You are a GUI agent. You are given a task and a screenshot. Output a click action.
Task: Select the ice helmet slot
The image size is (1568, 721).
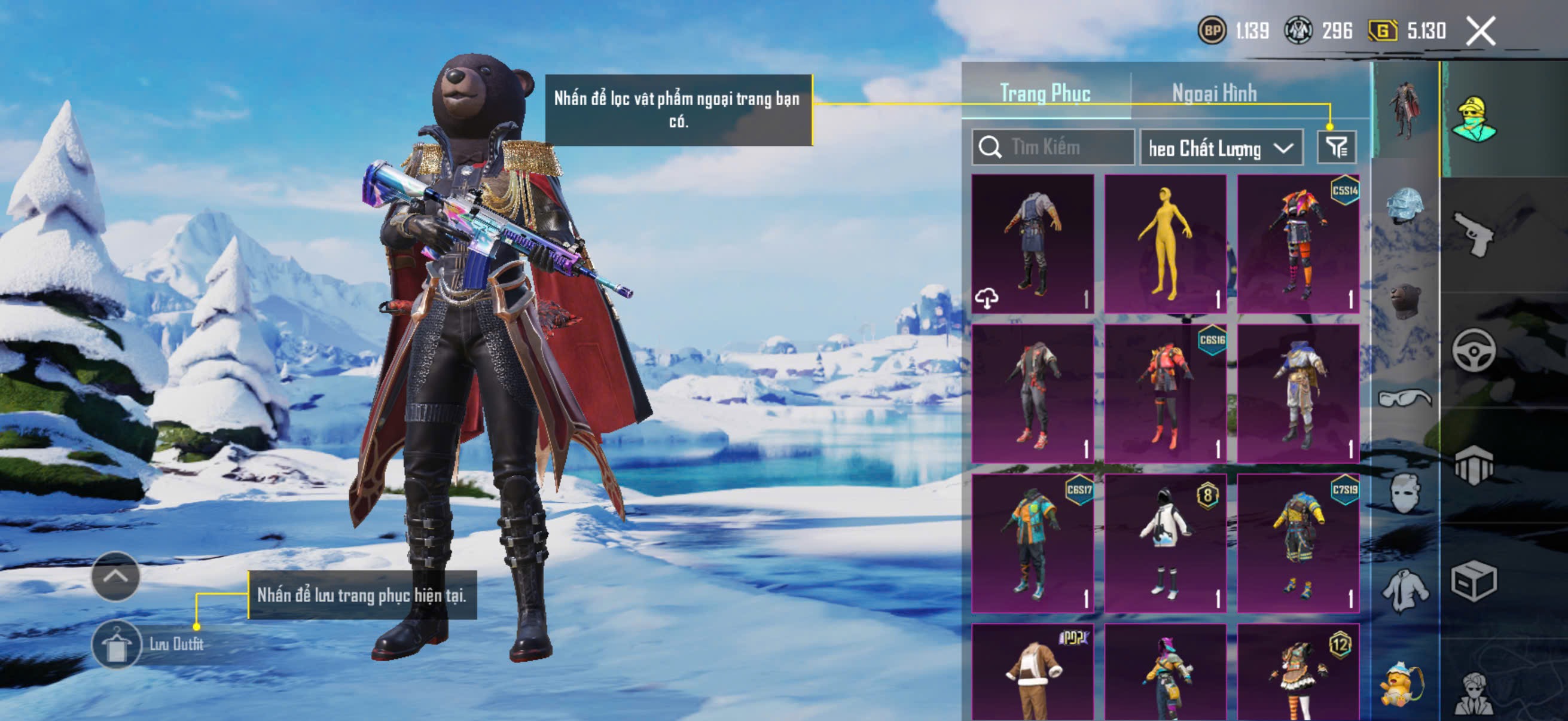coord(1404,205)
